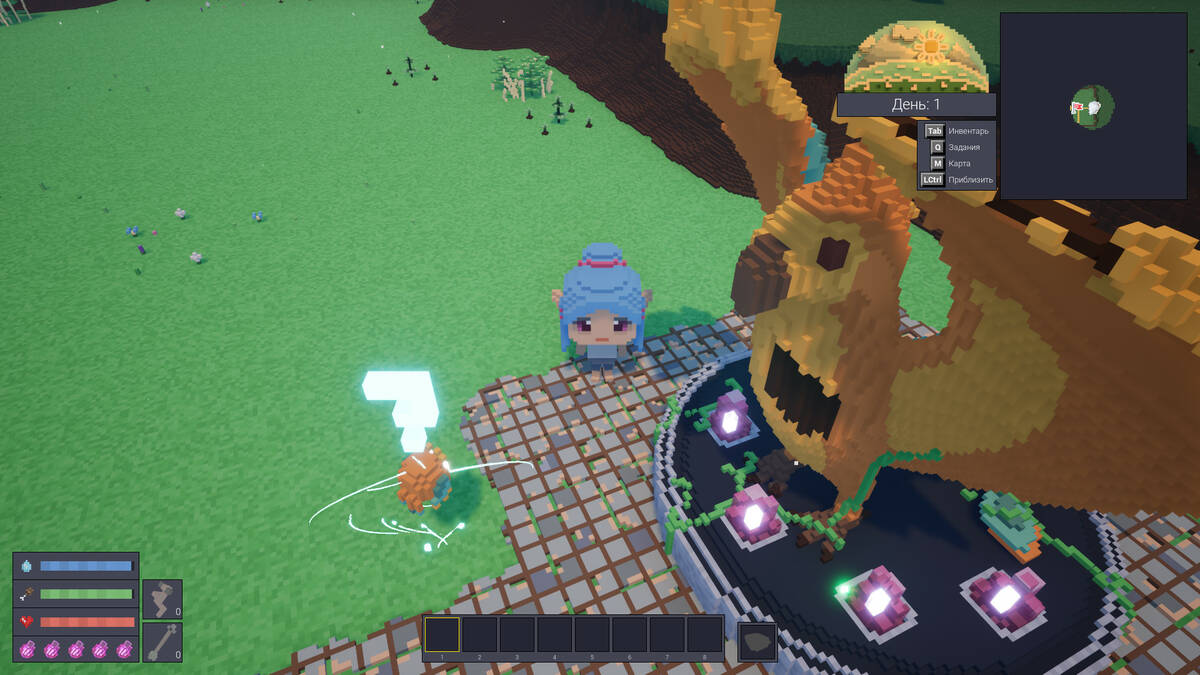The image size is (1200, 675).
Task: Select the bone staff item slot
Action: [162, 642]
